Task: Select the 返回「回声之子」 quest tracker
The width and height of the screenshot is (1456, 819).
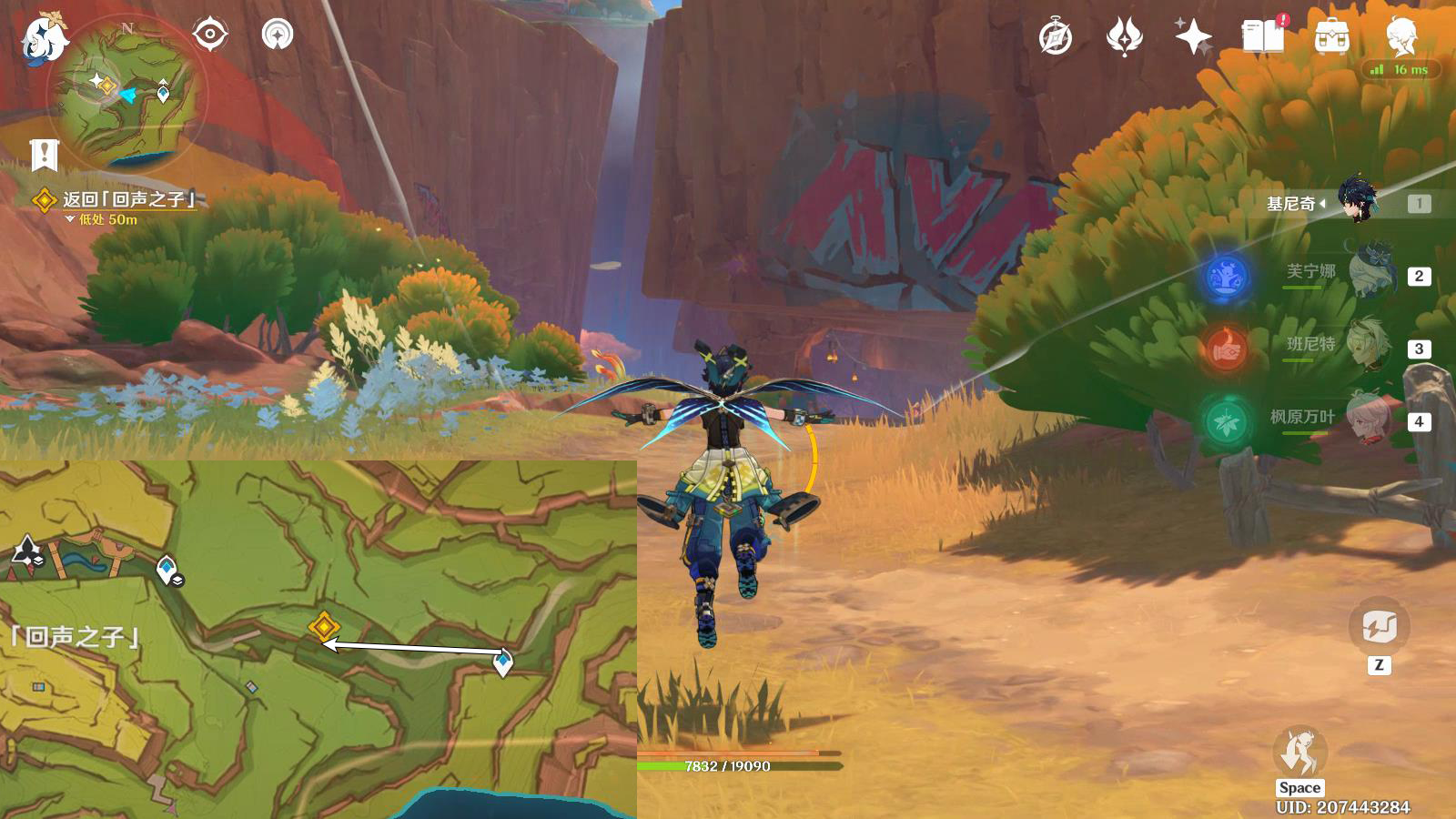Action: pos(127,199)
